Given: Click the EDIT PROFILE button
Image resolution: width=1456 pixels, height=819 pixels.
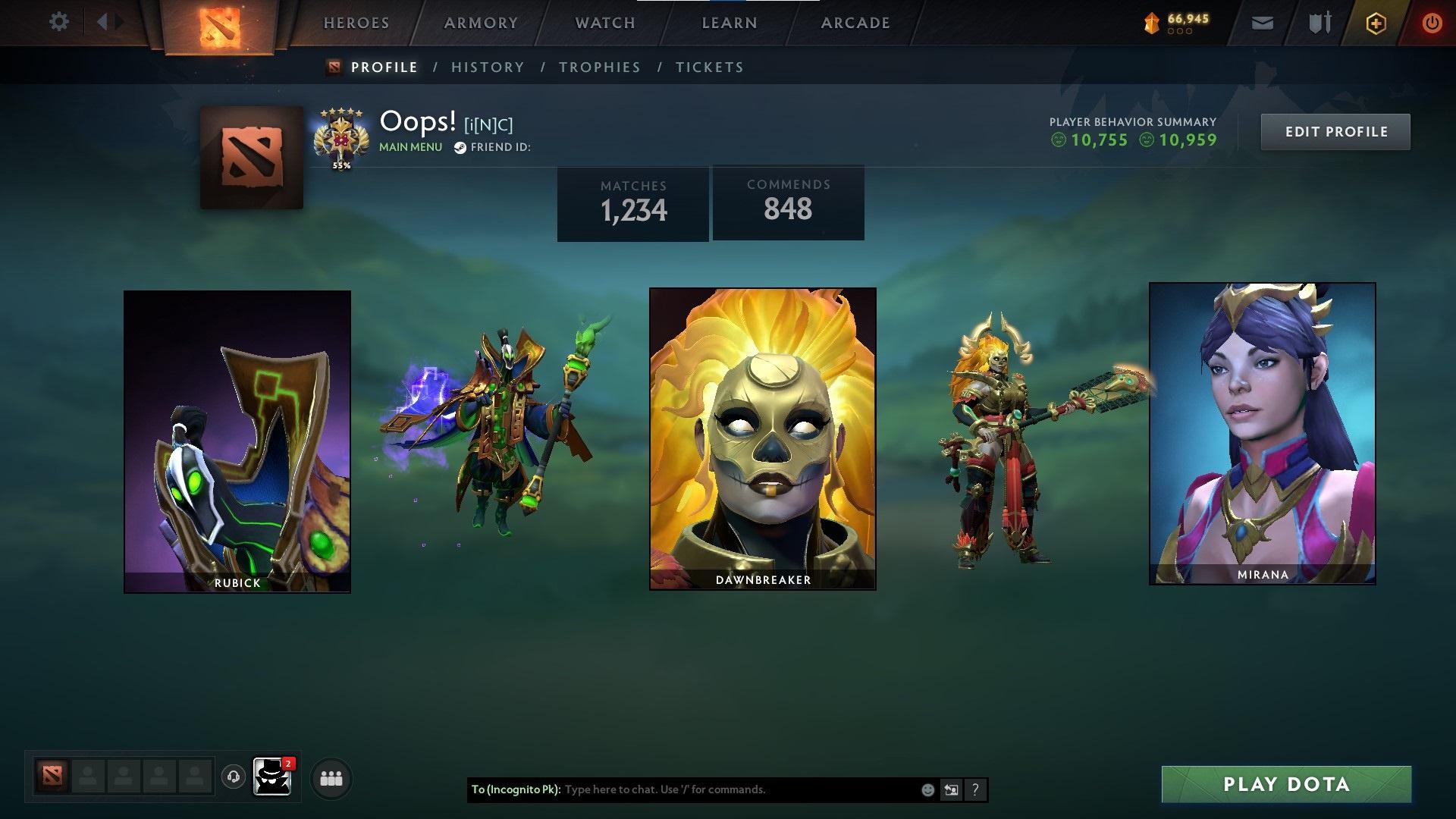Looking at the screenshot, I should tap(1335, 131).
